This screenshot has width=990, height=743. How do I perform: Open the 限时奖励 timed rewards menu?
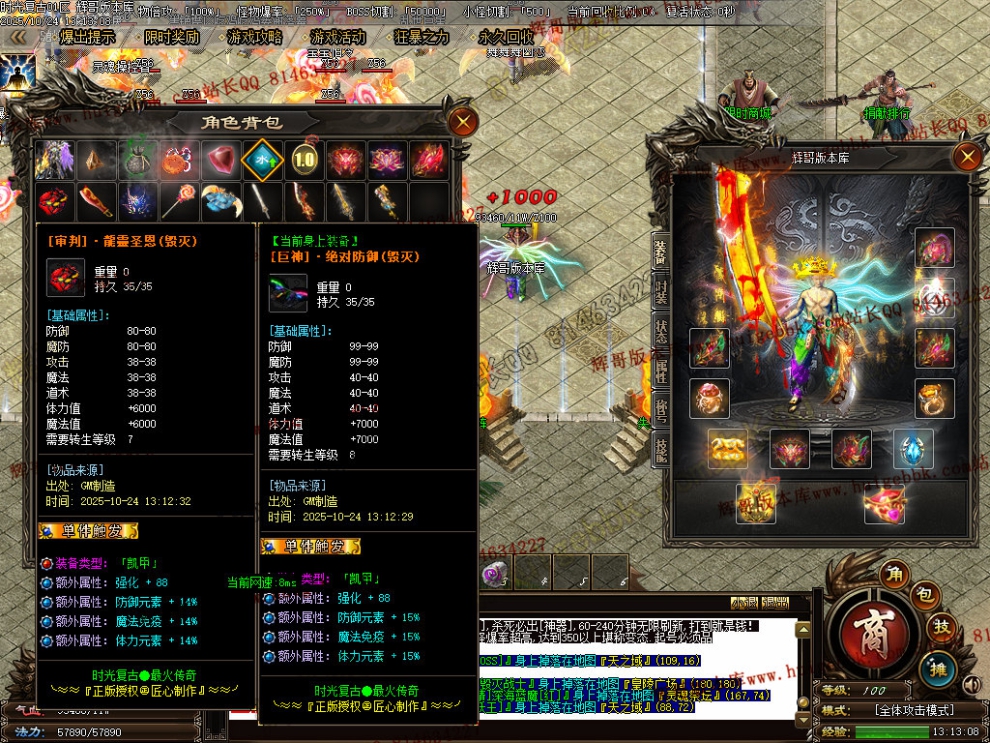(171, 37)
